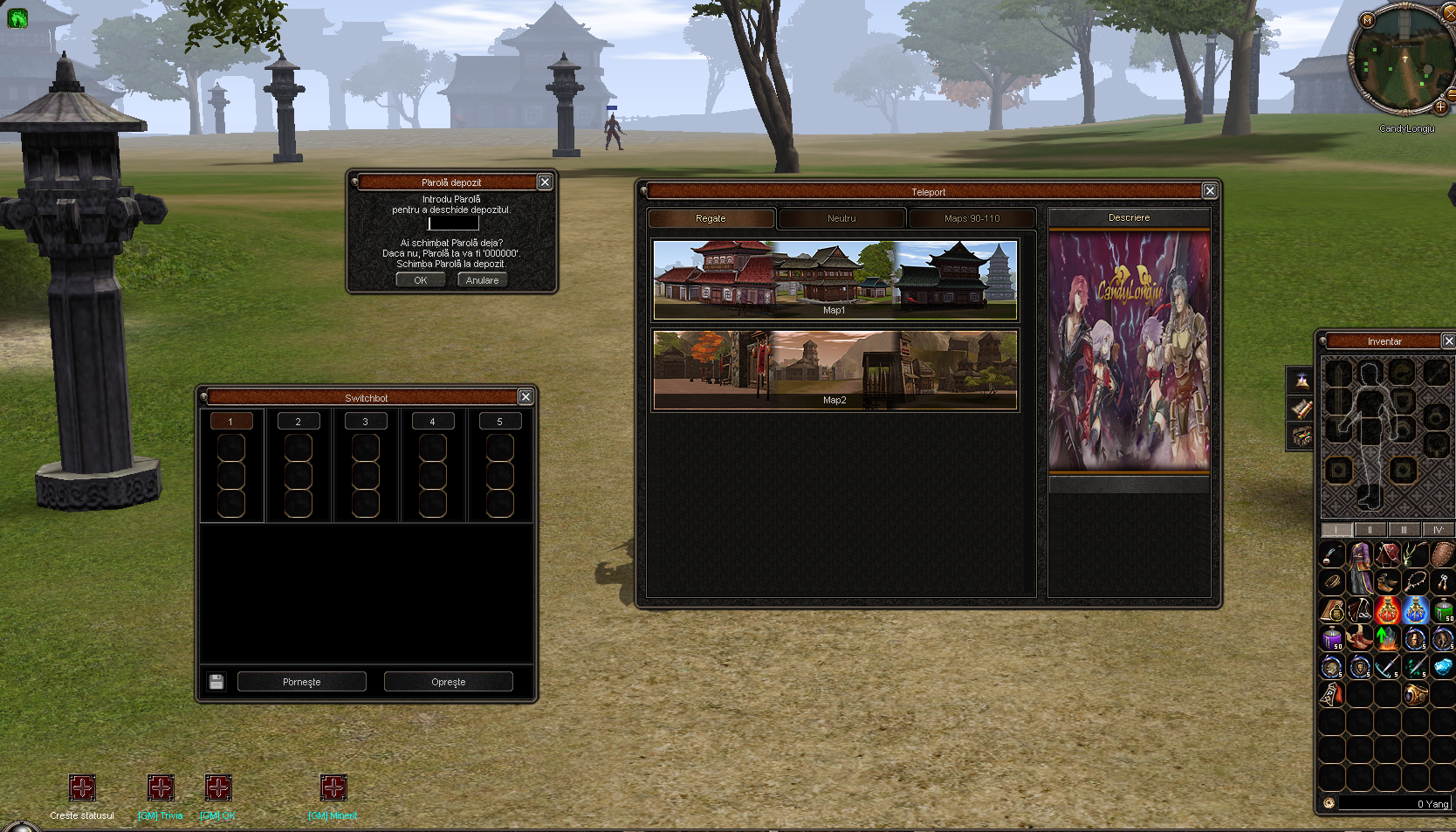
Task: Open the [GM] Trivia quest icon
Action: pyautogui.click(x=161, y=787)
